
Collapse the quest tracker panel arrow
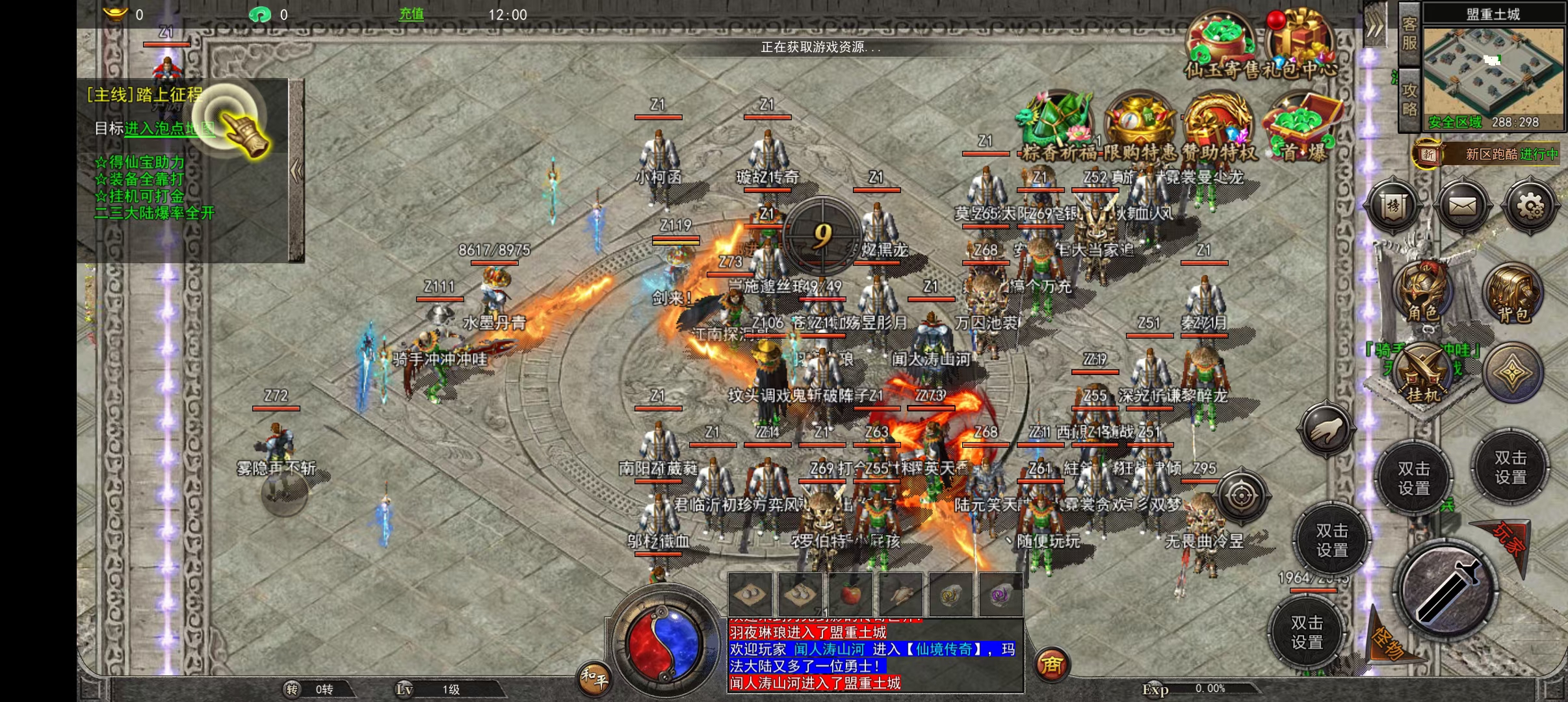296,171
